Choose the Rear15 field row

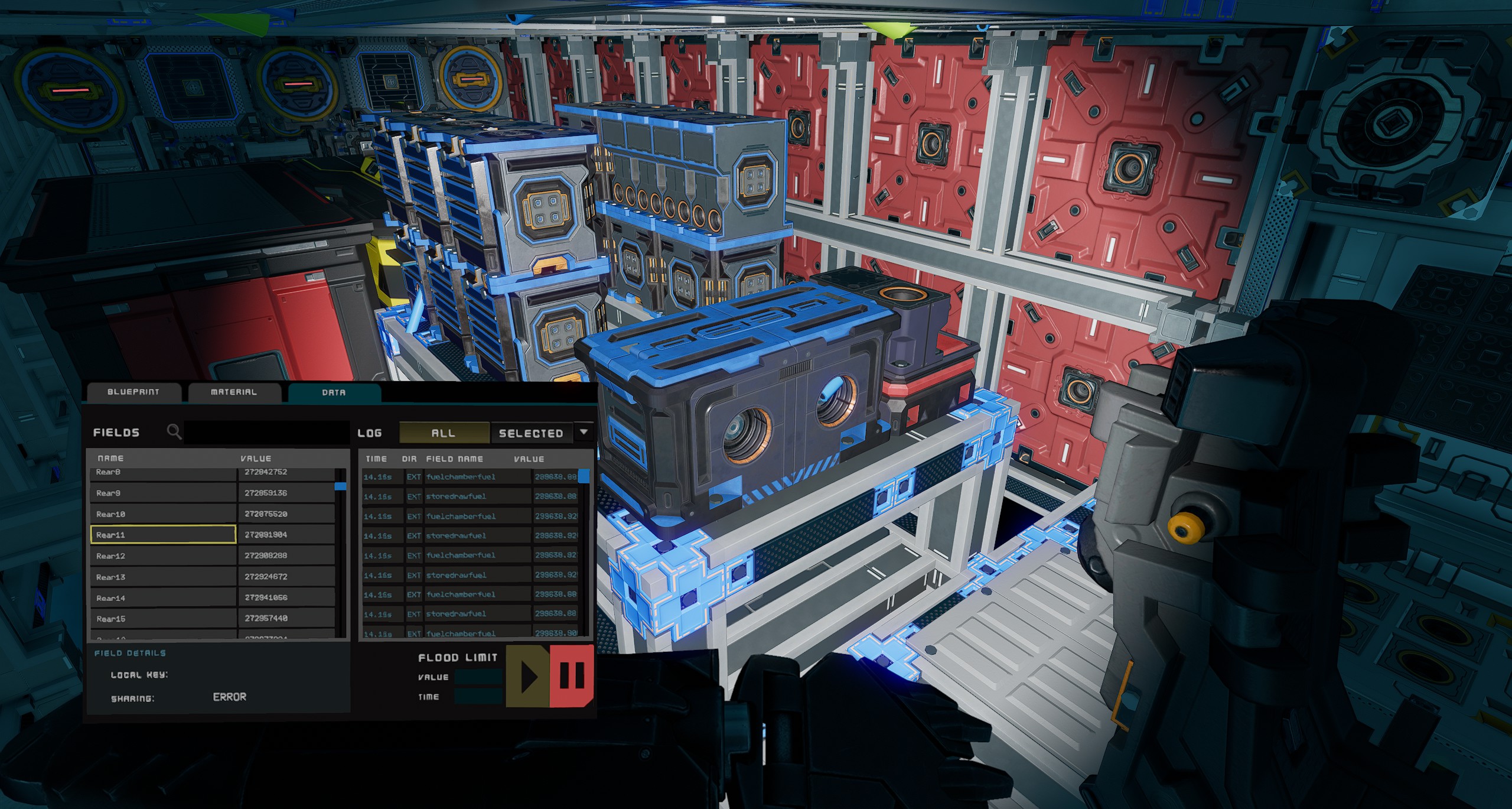click(x=163, y=619)
